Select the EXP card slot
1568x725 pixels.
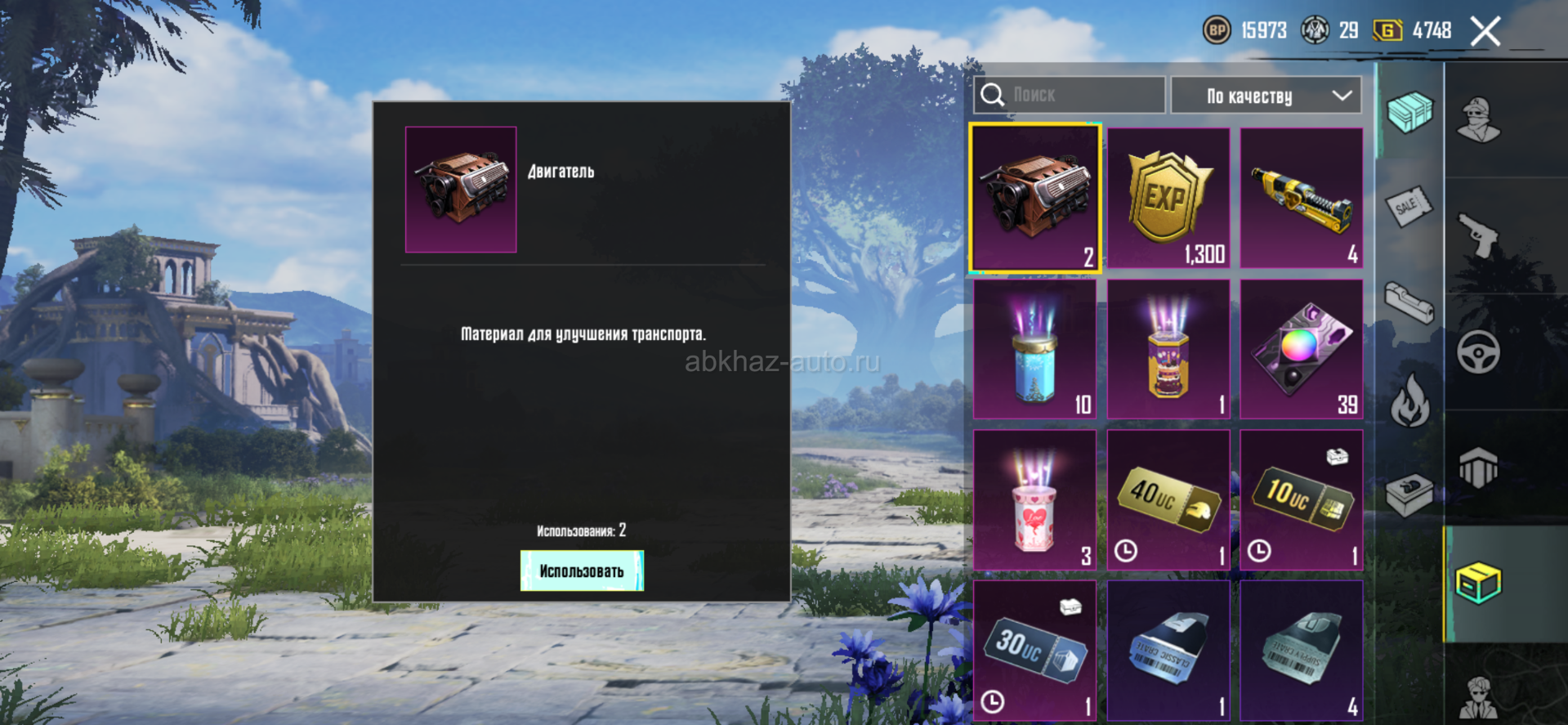pyautogui.click(x=1168, y=198)
